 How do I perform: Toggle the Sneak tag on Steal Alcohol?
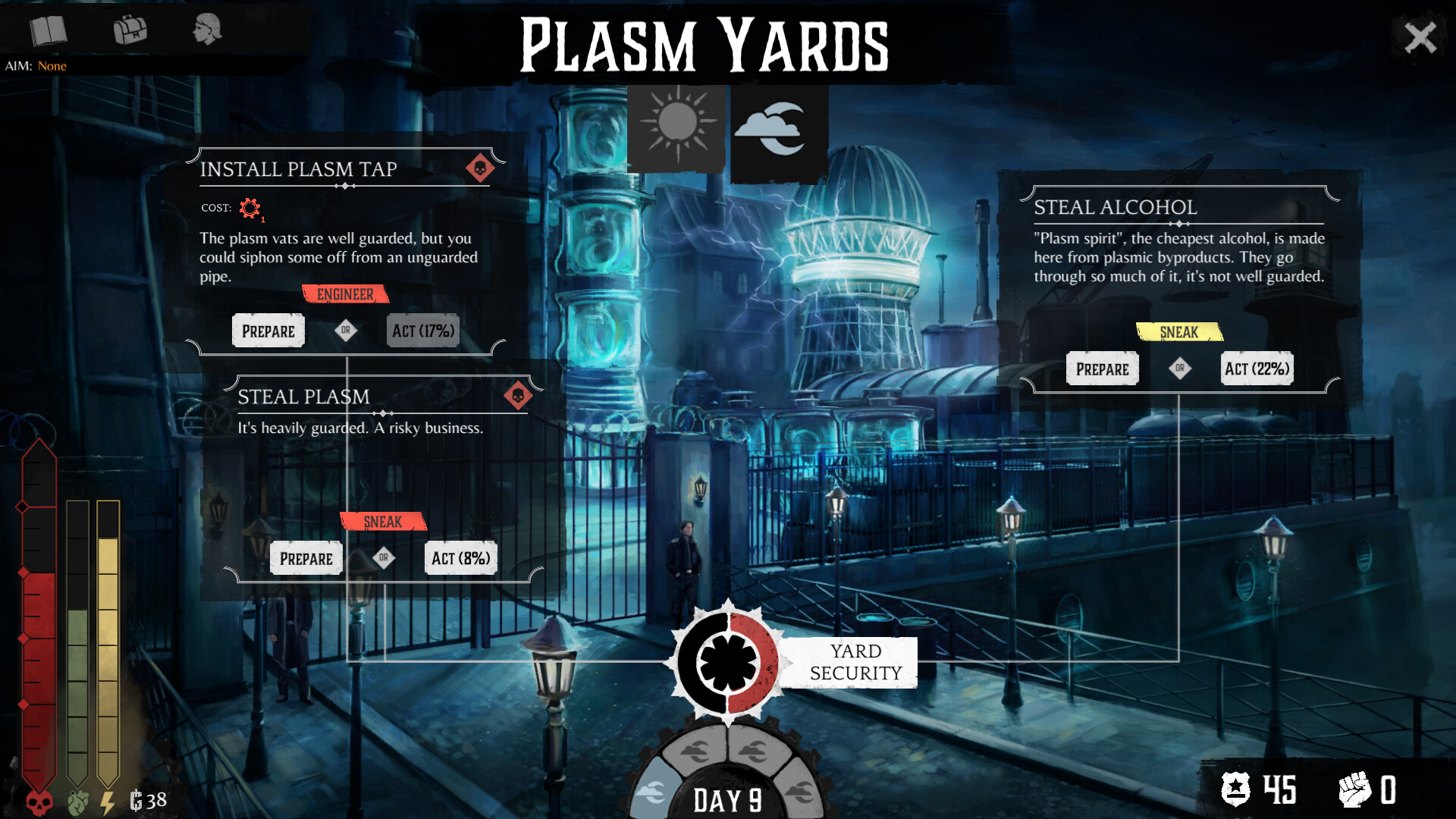click(x=1180, y=332)
